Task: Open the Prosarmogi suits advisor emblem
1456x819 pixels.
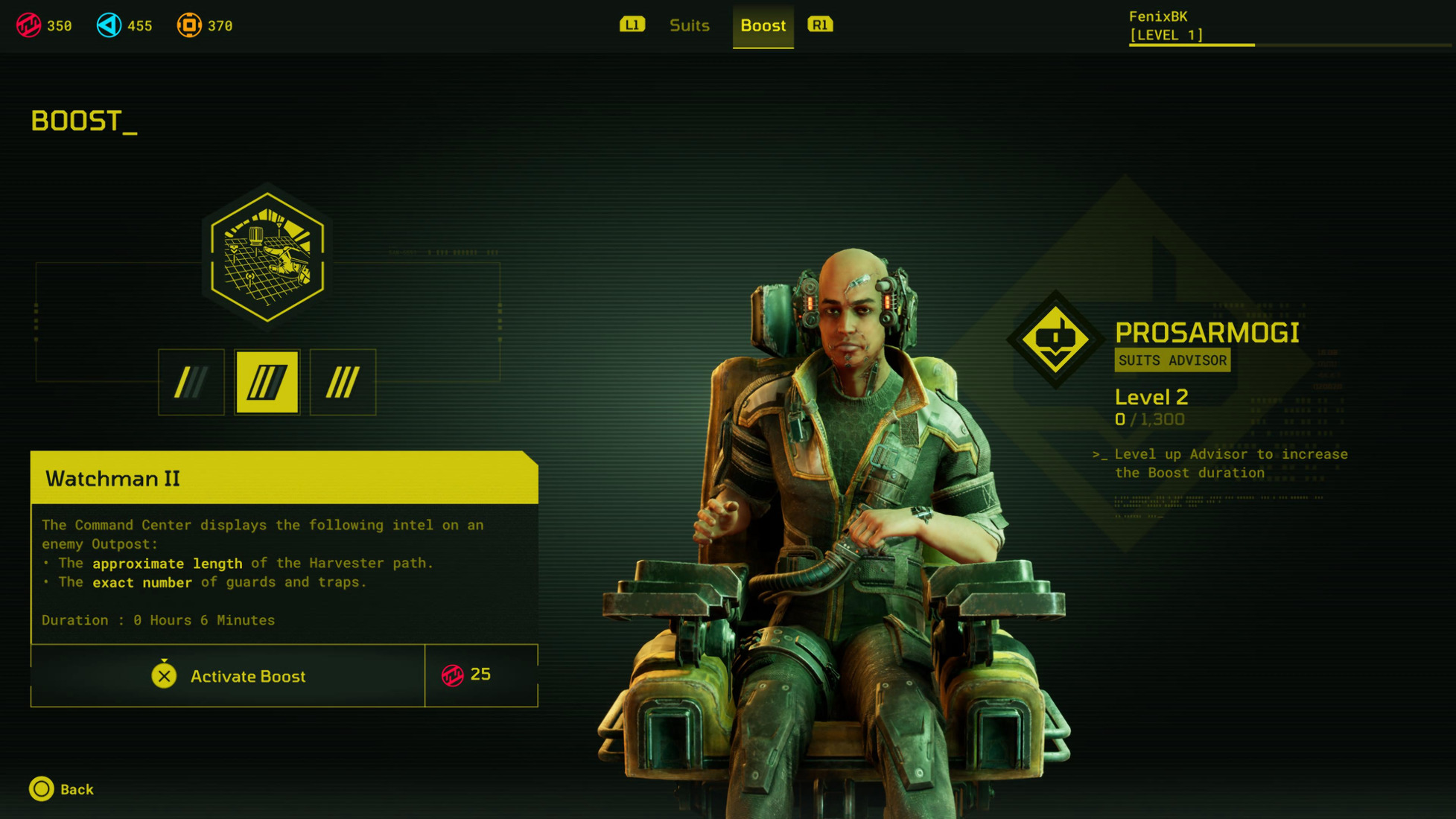Action: pyautogui.click(x=1055, y=340)
